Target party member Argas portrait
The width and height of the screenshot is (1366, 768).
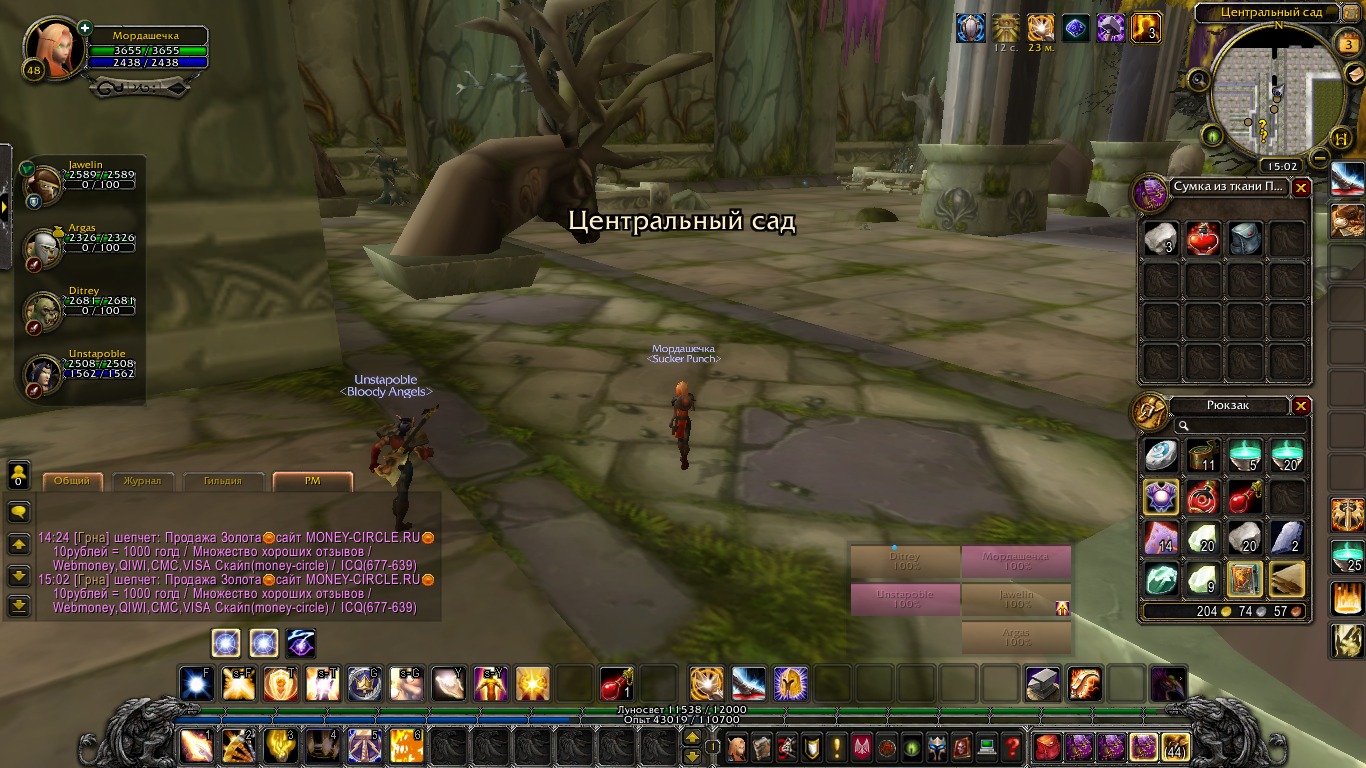tap(43, 246)
